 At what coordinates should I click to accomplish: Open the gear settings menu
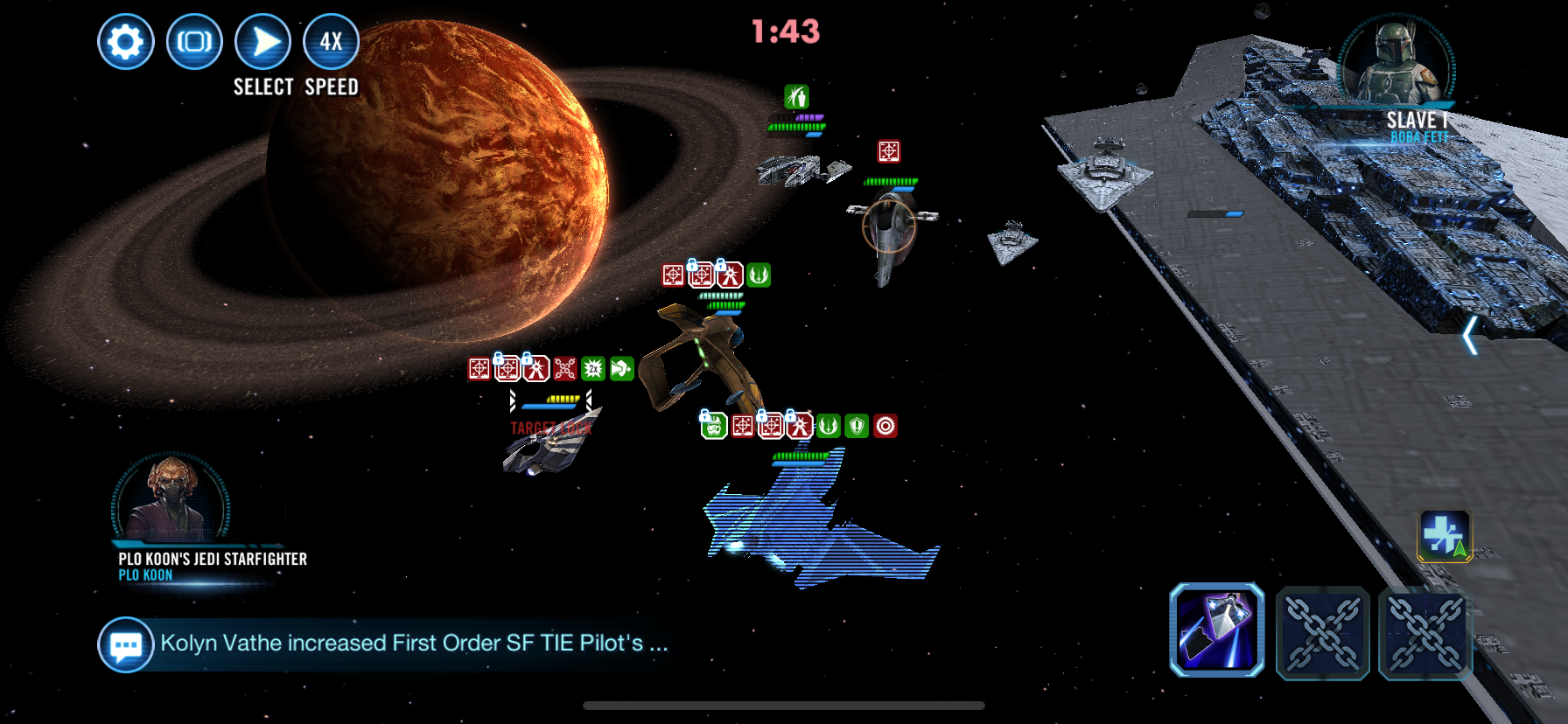[x=126, y=42]
